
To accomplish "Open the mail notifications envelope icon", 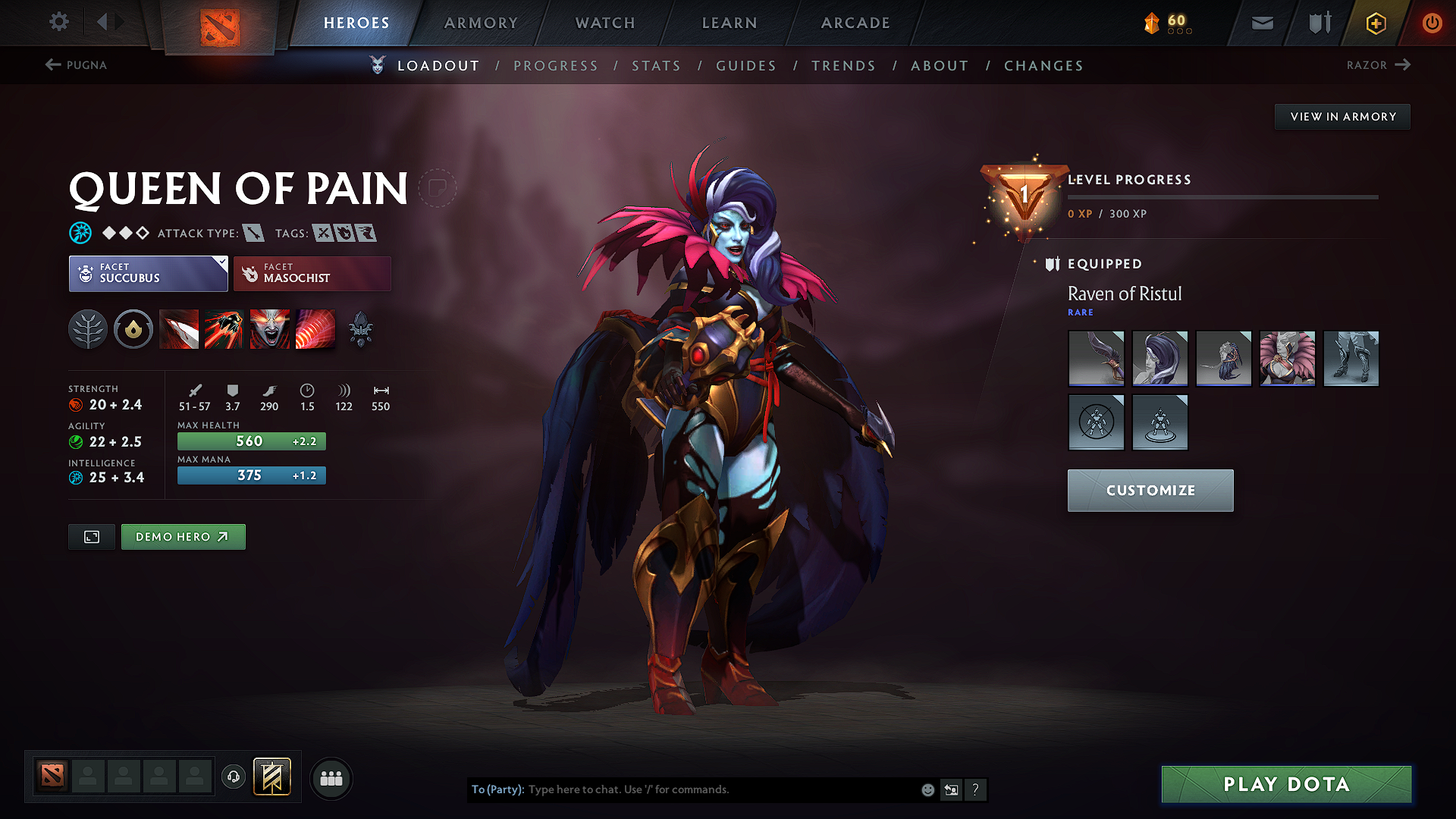I will coord(1261,23).
